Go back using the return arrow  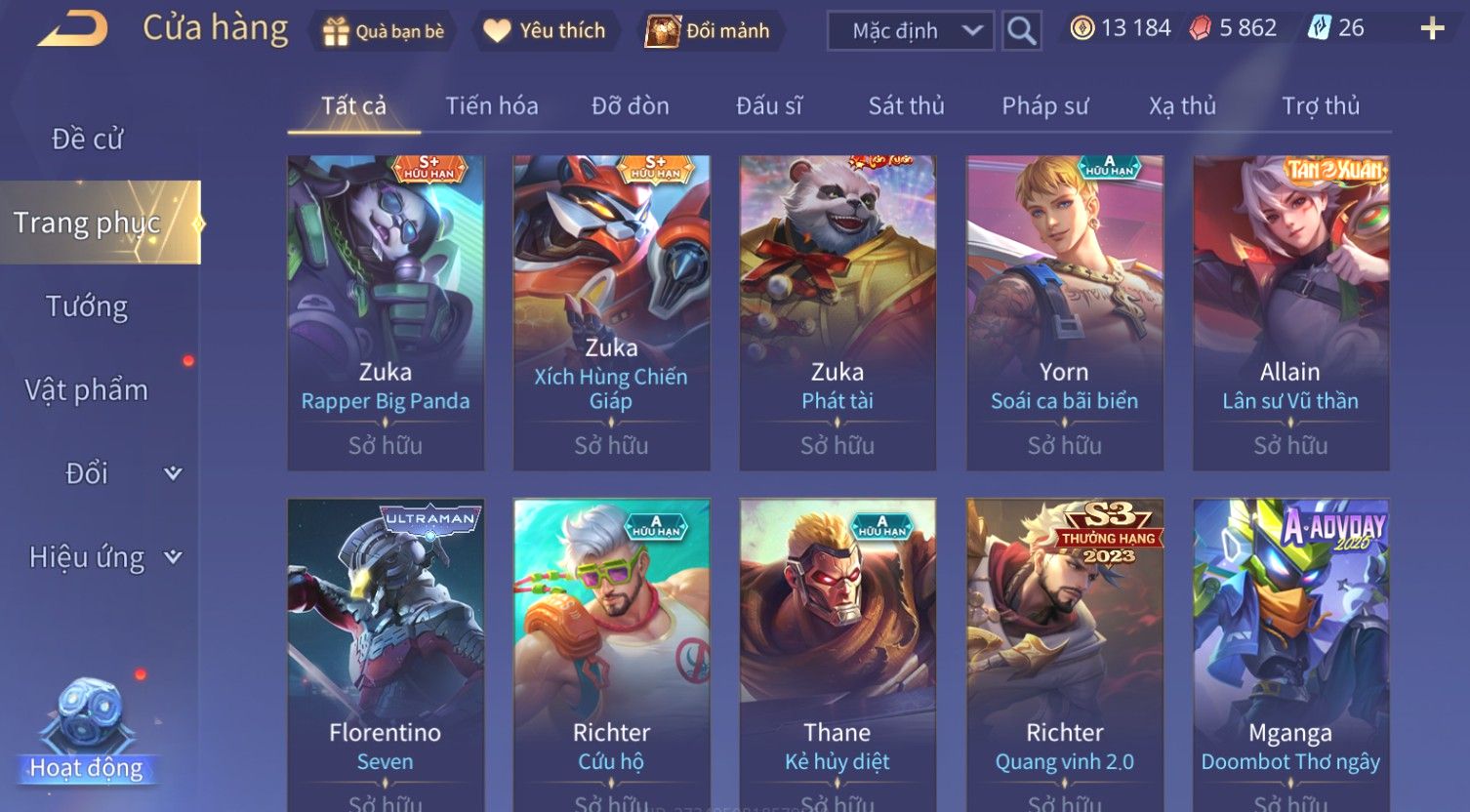click(73, 29)
